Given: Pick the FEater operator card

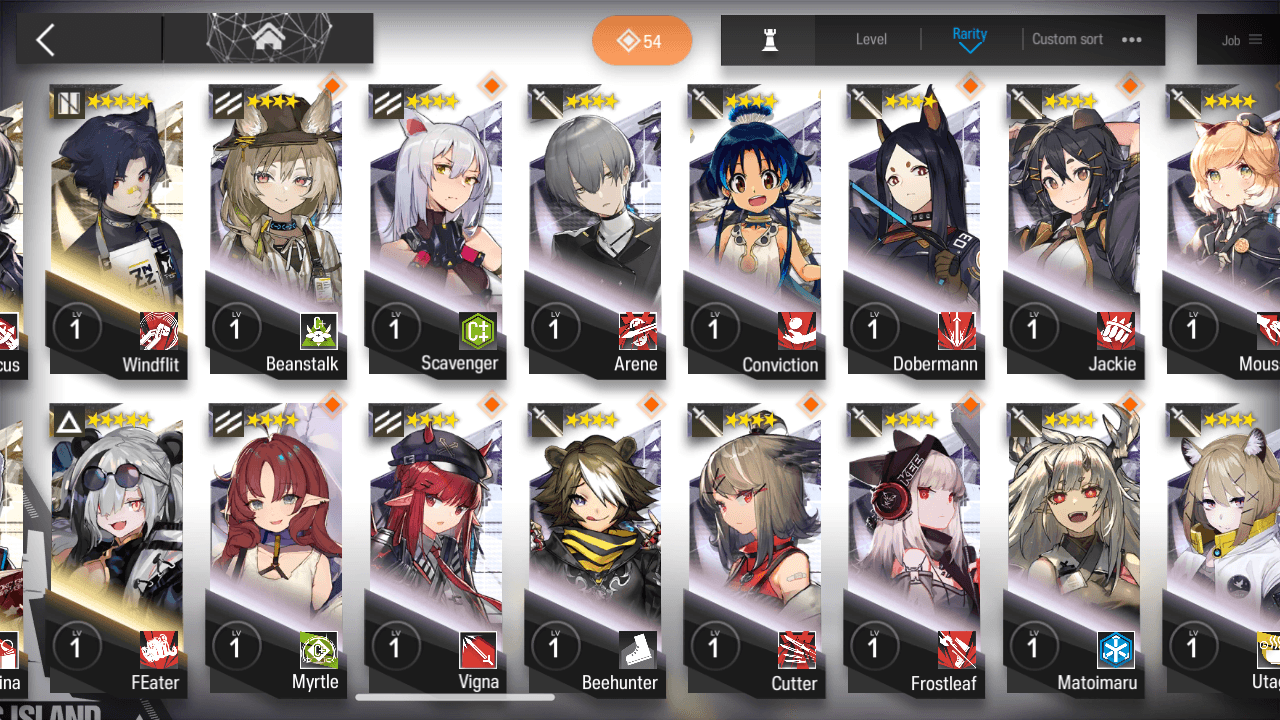Looking at the screenshot, I should [117, 548].
